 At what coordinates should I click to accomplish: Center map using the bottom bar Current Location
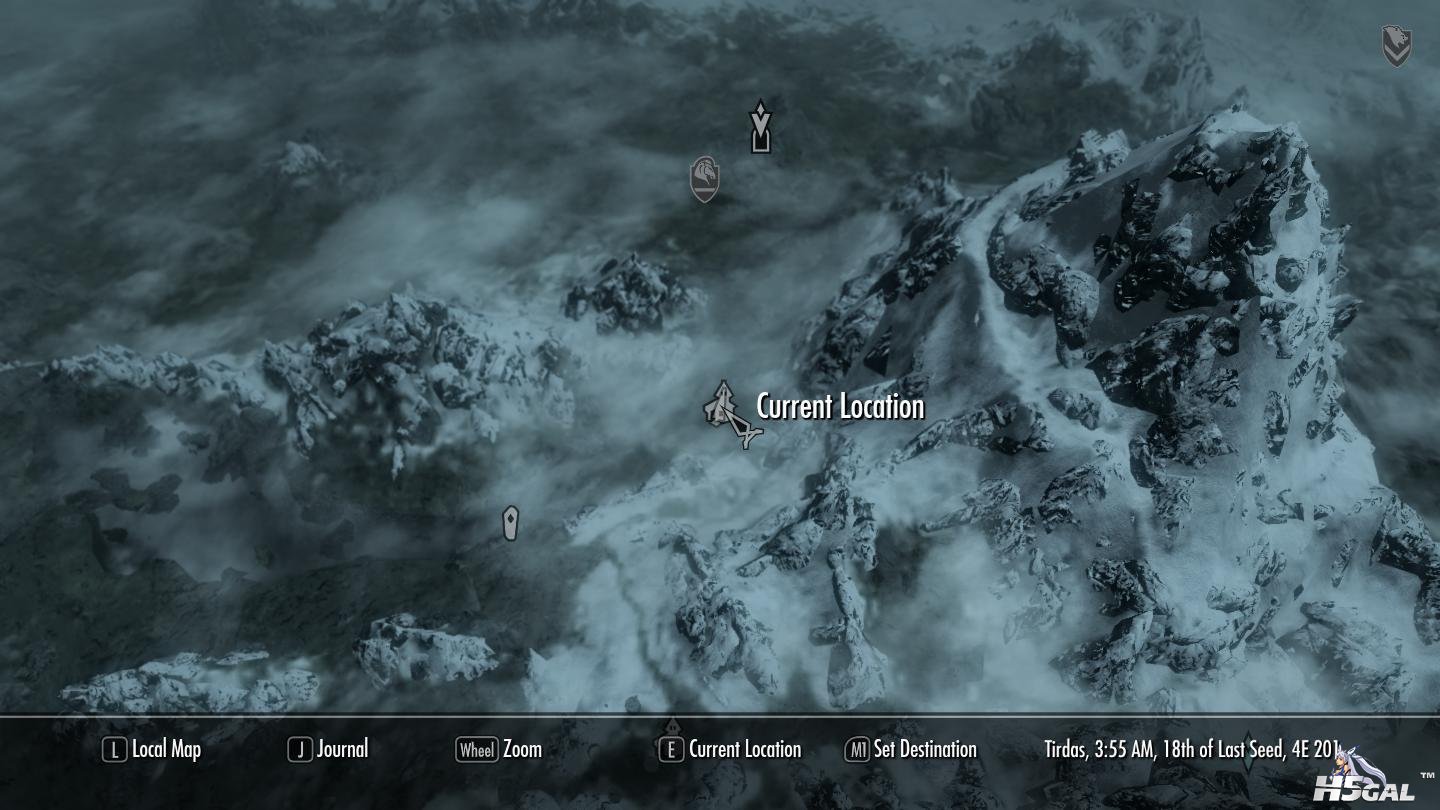tap(730, 749)
